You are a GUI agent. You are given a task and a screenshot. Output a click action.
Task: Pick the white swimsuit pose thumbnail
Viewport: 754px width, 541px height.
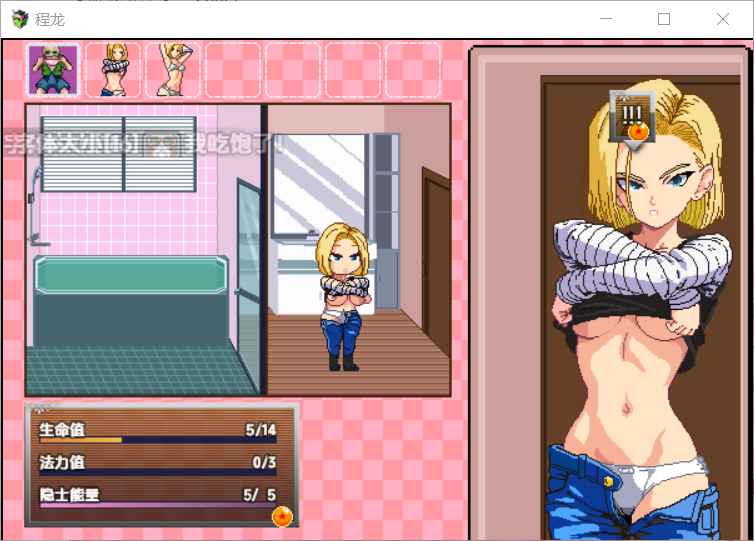(173, 70)
